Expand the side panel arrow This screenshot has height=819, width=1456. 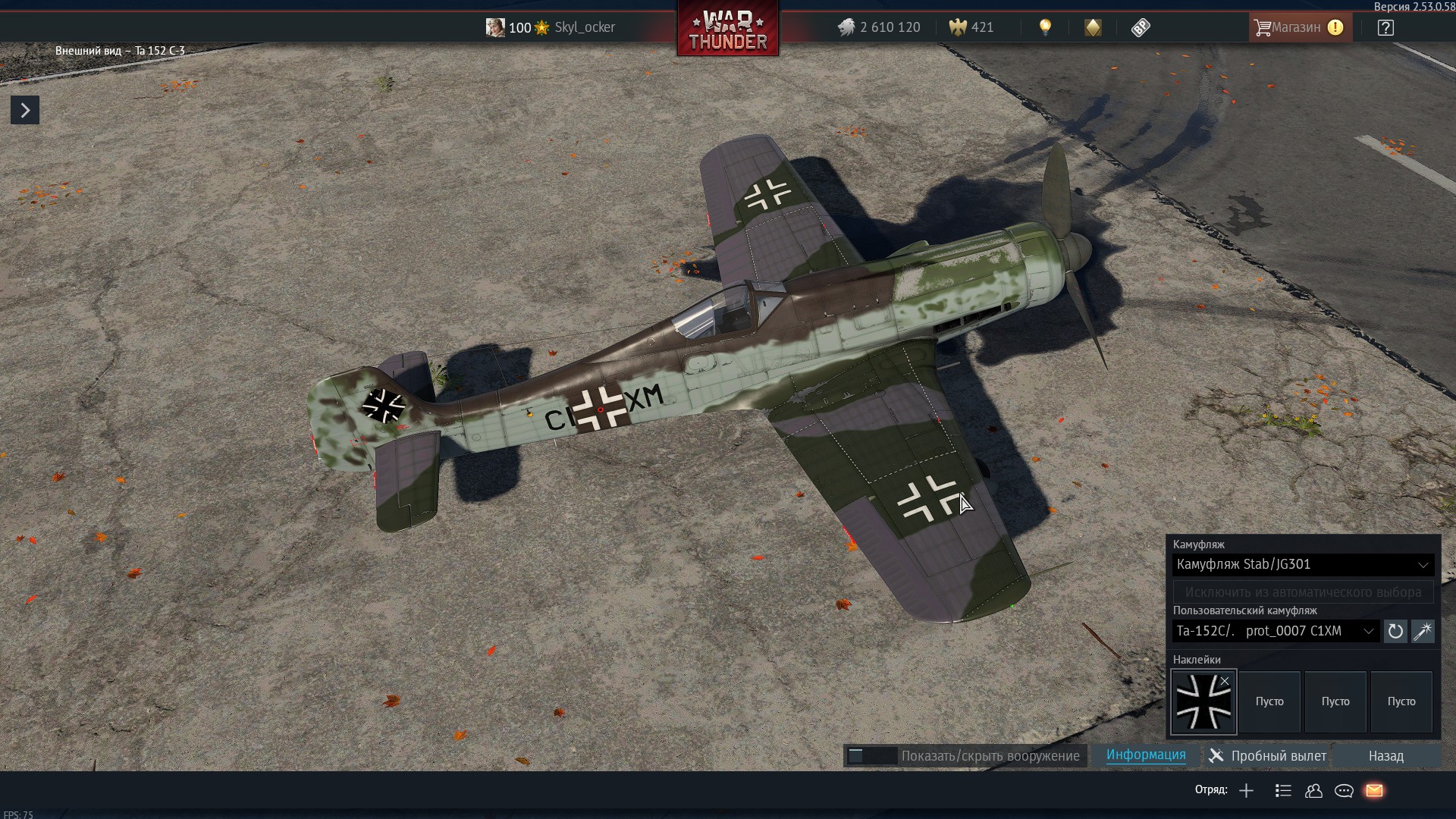(25, 110)
